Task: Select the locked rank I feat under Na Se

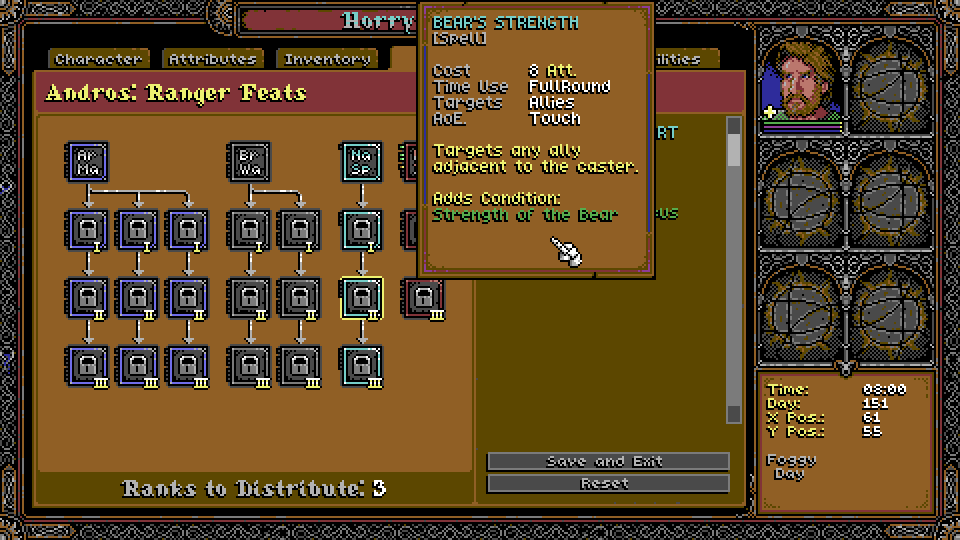Action: [361, 230]
